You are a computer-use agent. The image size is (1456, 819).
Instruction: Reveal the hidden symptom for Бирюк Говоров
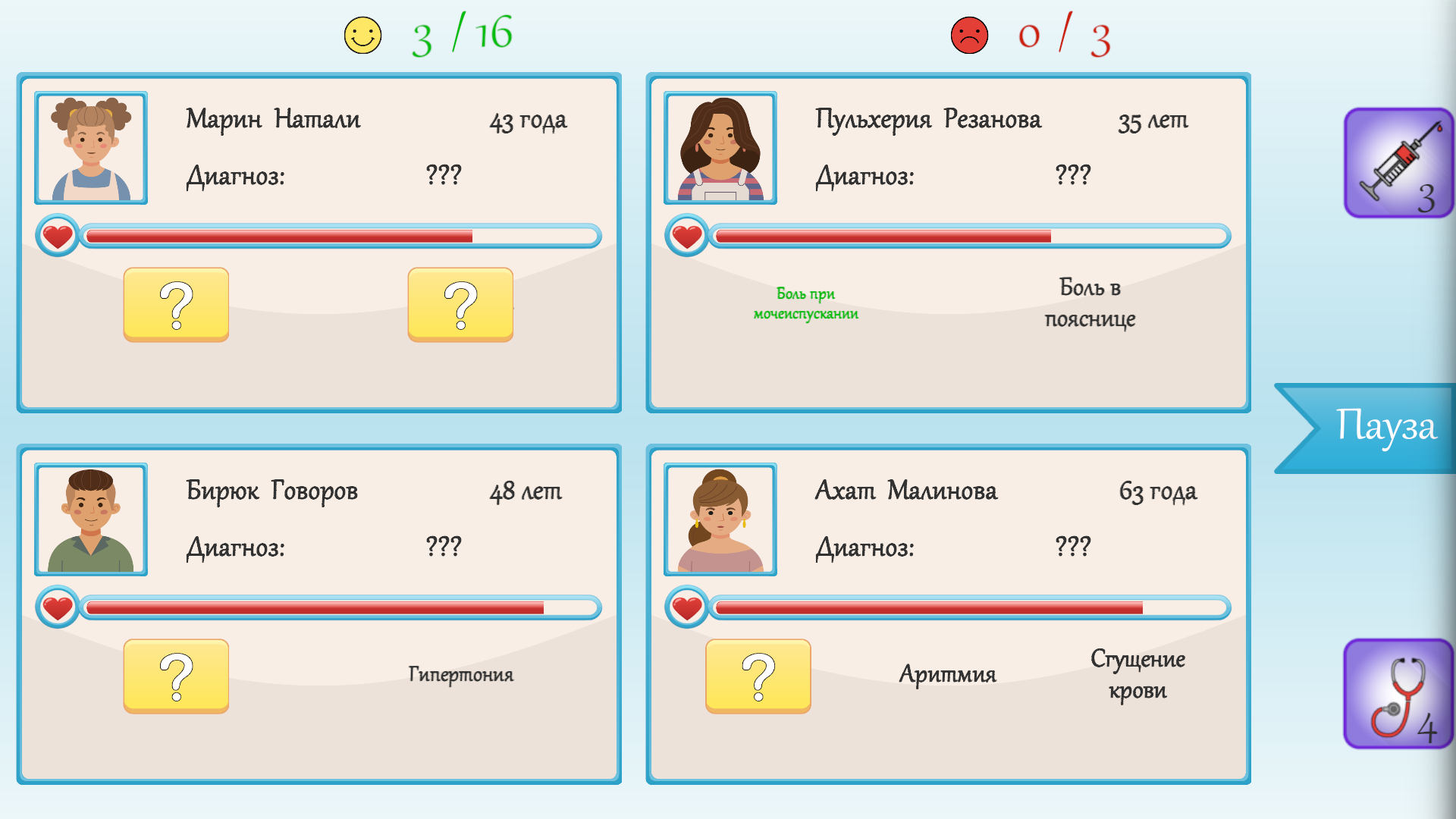[176, 676]
